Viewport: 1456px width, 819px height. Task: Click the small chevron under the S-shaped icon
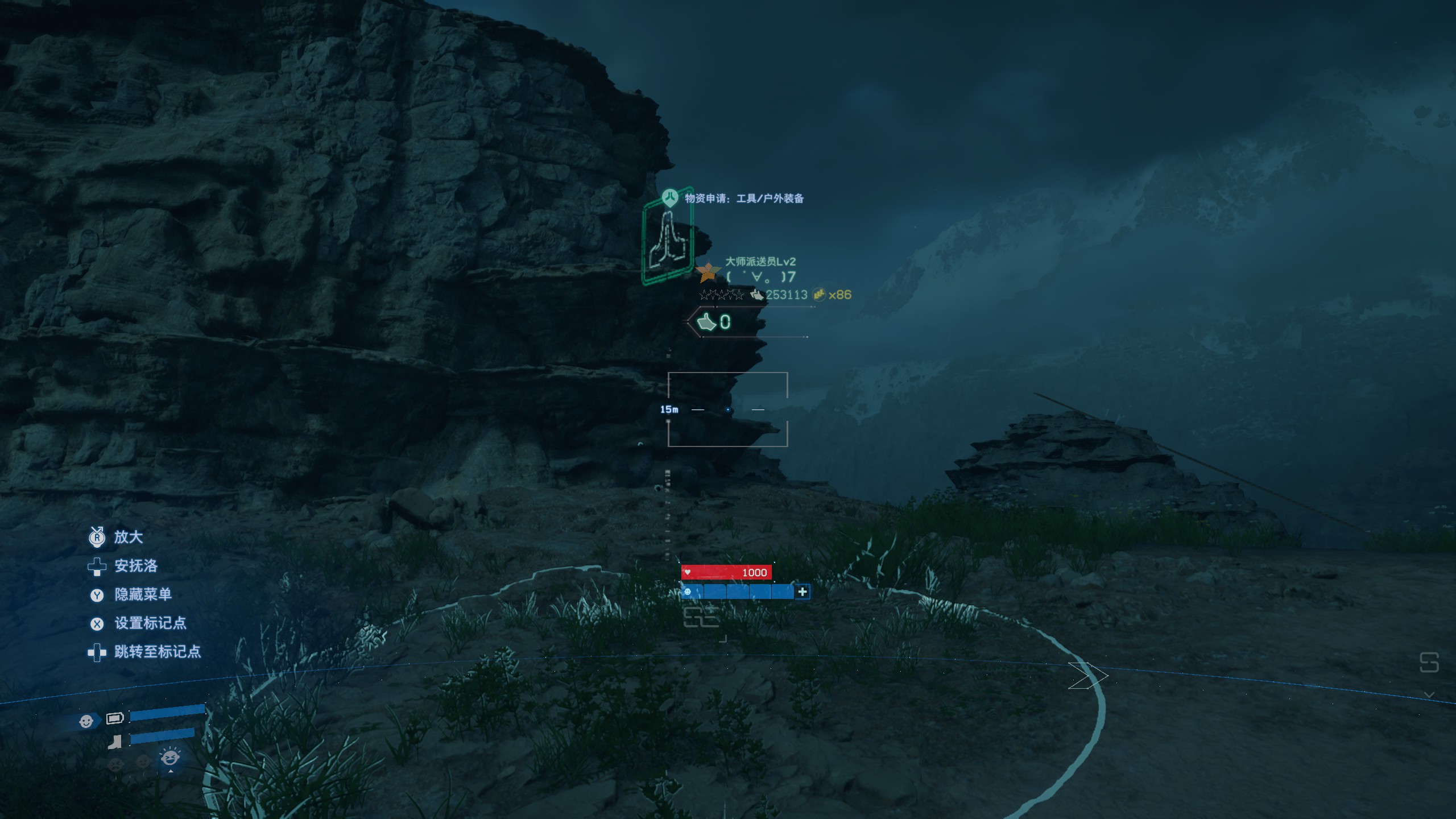click(x=1429, y=695)
